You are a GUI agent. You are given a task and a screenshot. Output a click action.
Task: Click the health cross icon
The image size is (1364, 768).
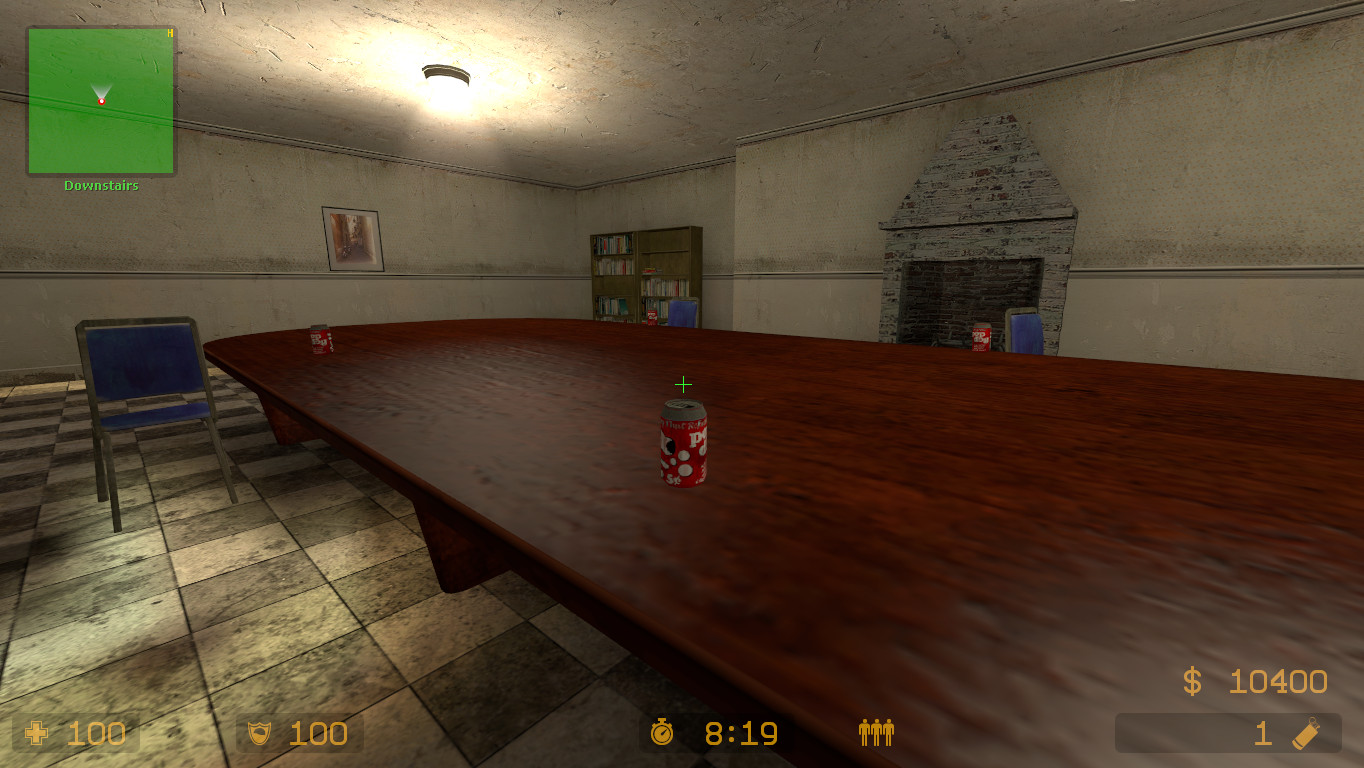pyautogui.click(x=37, y=733)
